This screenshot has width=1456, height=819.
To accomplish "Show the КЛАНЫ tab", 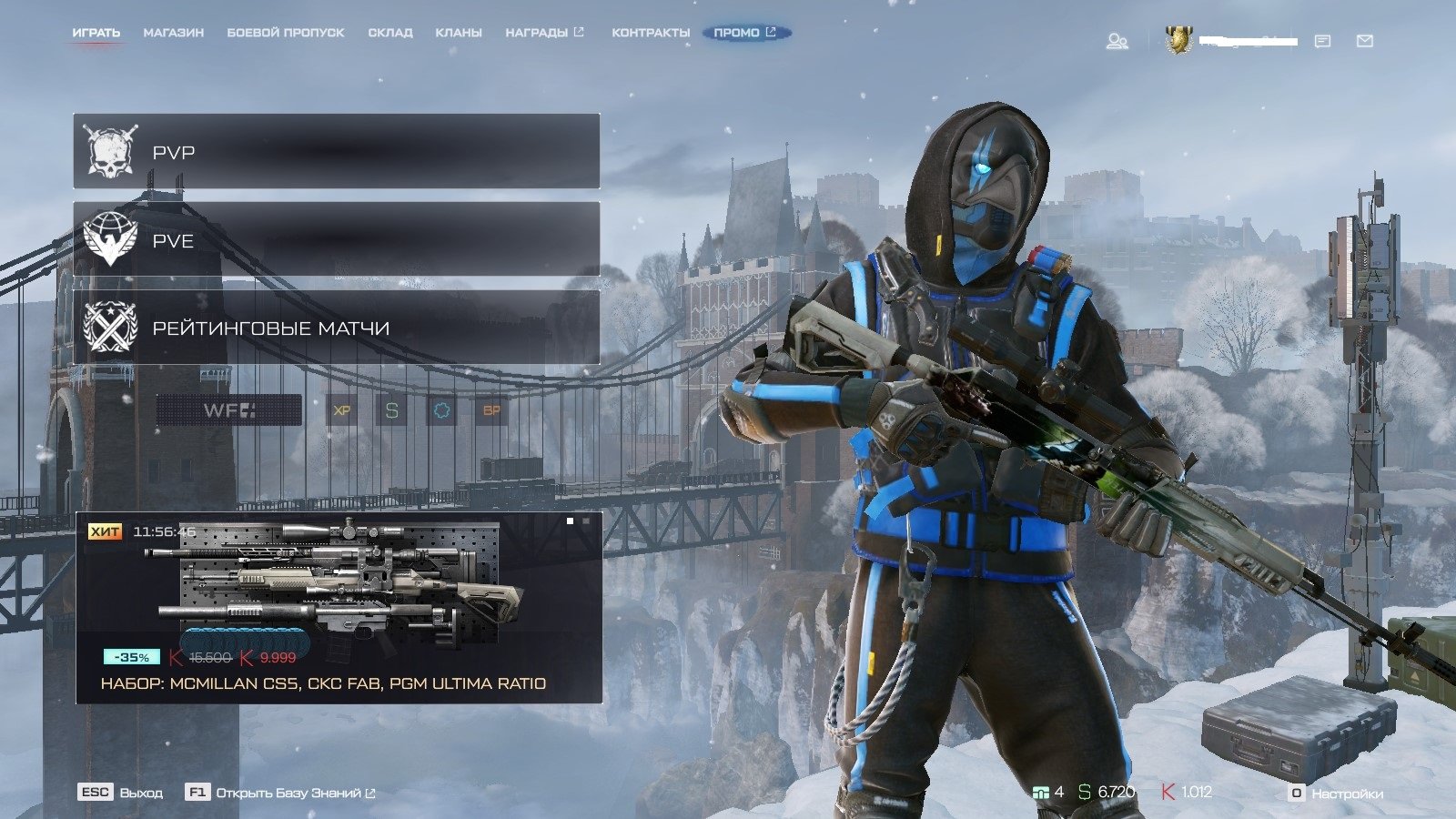I will tap(458, 33).
